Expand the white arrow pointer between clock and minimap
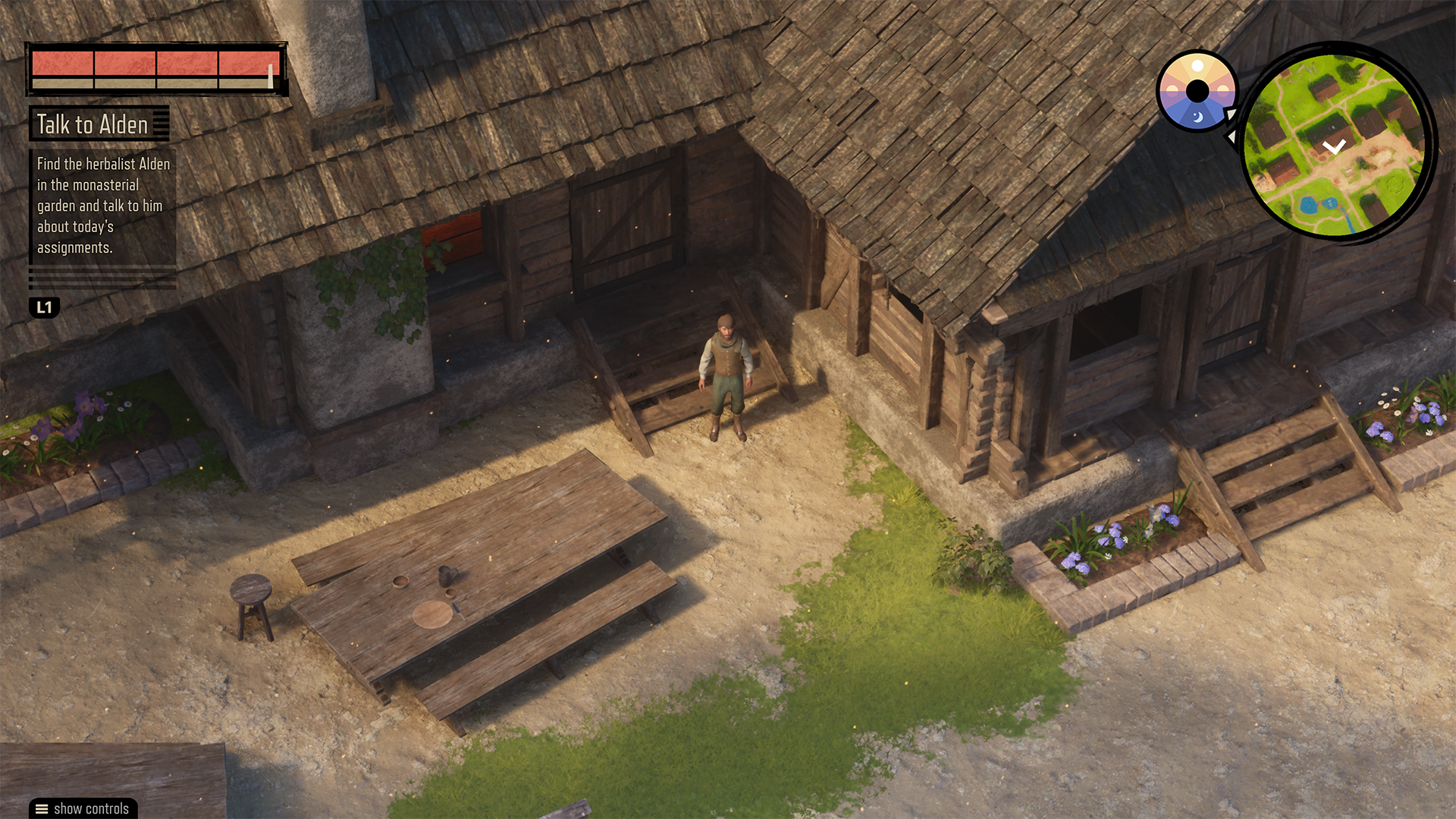This screenshot has height=819, width=1456. click(x=1232, y=115)
